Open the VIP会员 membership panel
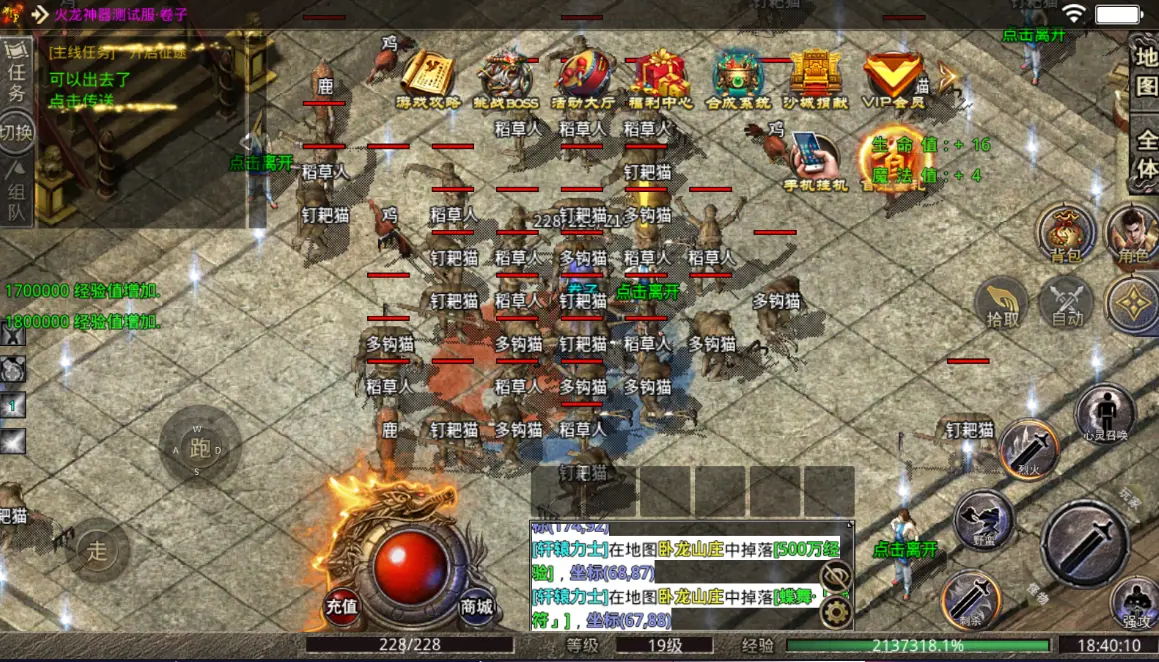This screenshot has width=1159, height=662. (893, 76)
